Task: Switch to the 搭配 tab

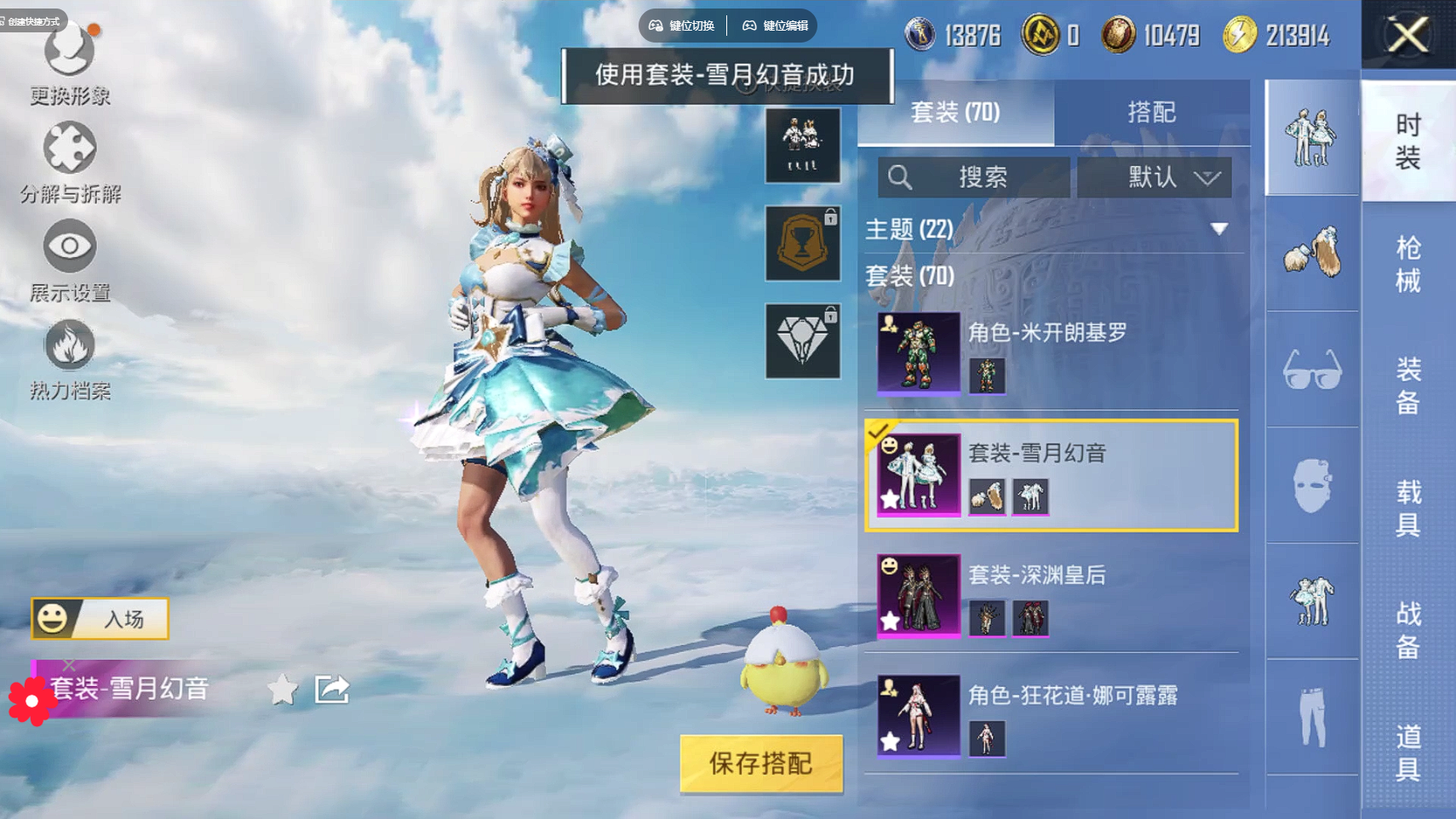Action: [1151, 112]
